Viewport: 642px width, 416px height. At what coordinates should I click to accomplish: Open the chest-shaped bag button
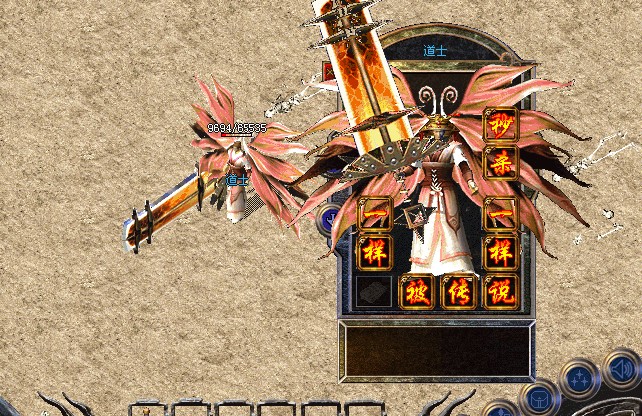tap(540, 398)
